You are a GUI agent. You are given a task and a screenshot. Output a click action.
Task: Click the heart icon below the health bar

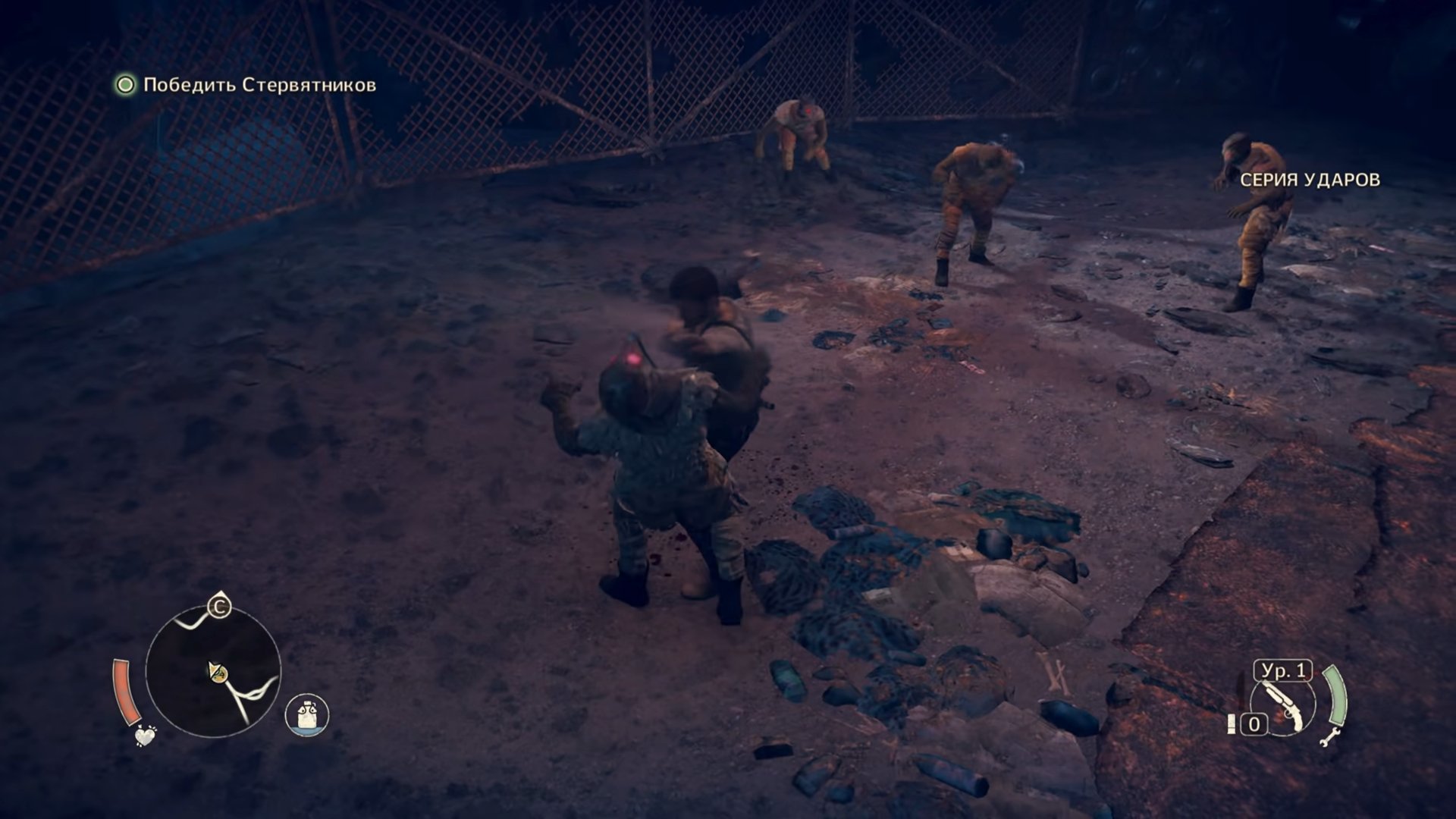(145, 735)
